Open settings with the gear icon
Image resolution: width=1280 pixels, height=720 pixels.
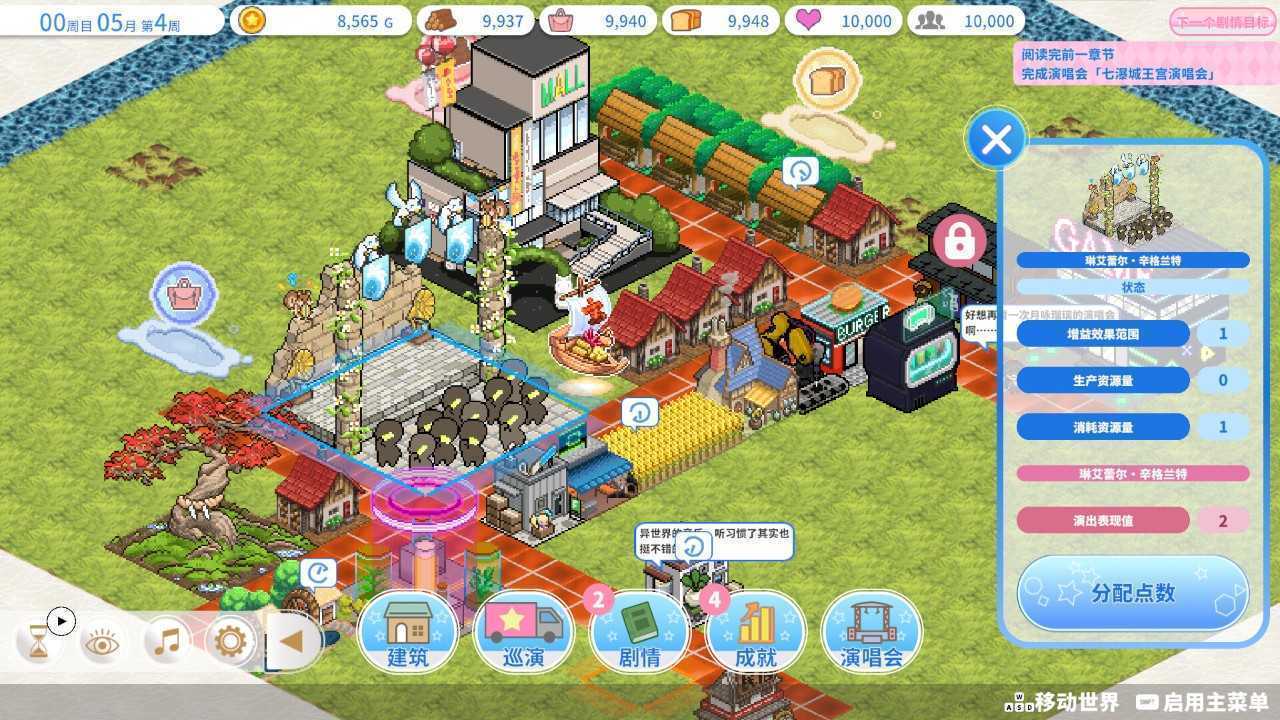231,641
